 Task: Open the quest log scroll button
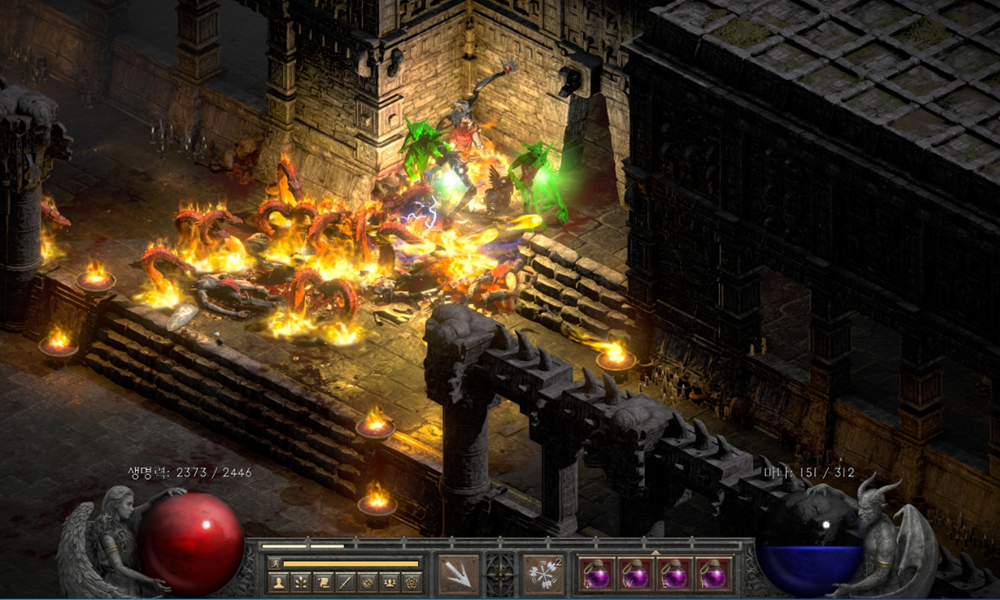point(323,581)
